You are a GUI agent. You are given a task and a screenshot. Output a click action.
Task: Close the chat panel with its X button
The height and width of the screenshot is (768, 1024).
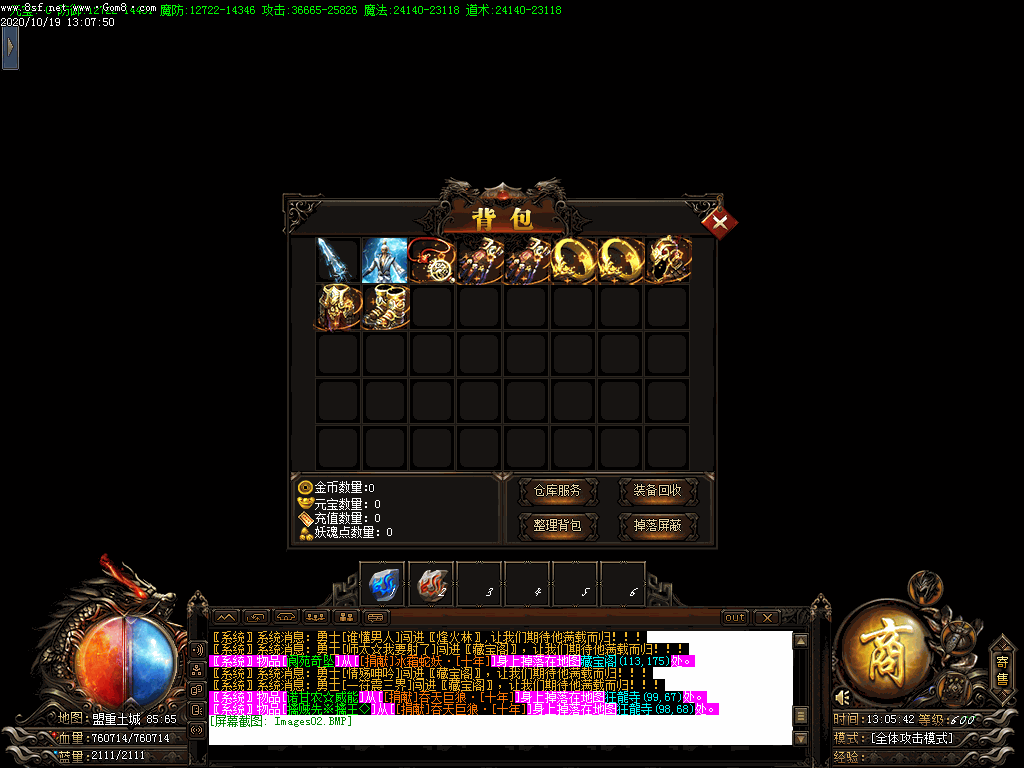coord(766,617)
